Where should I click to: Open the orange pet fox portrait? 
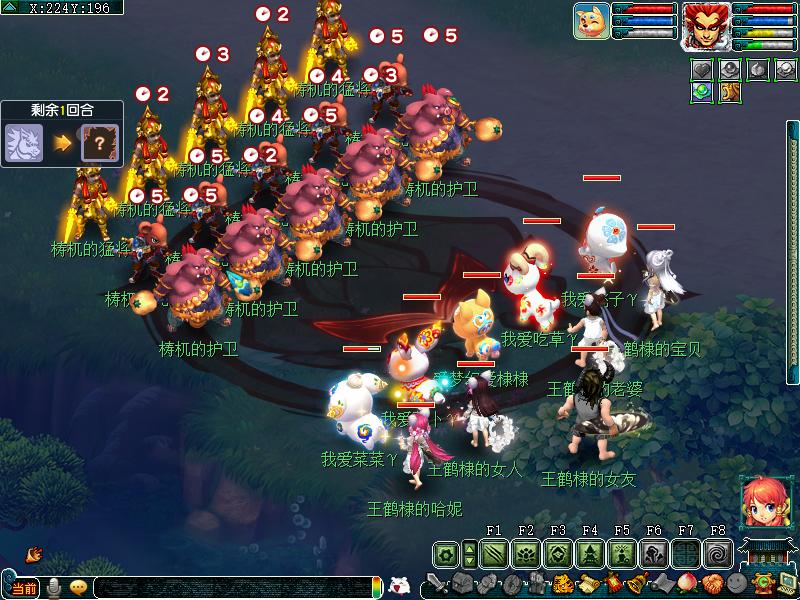pyautogui.click(x=592, y=22)
